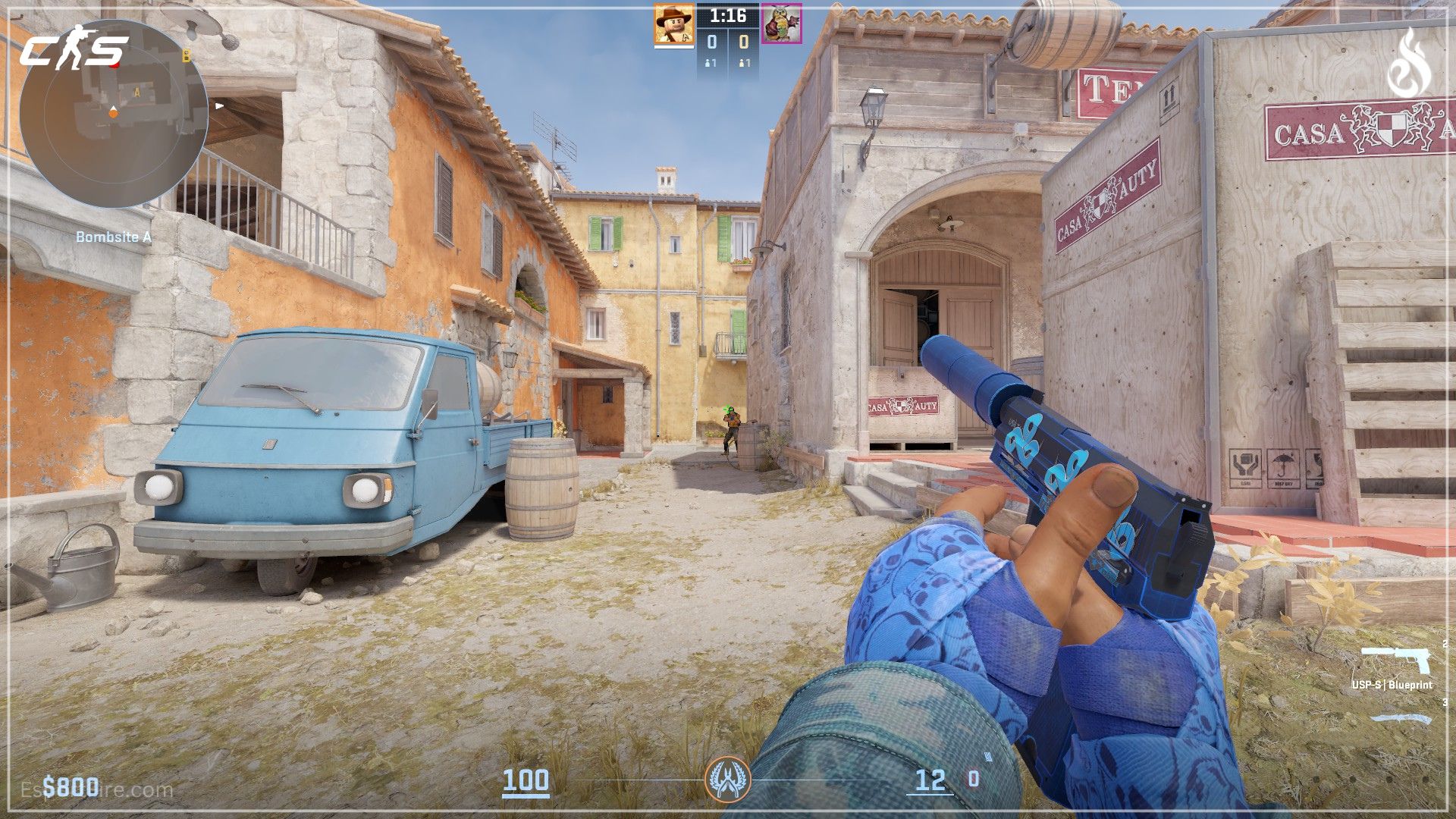Select the knife icon in the loadout
Image resolution: width=1456 pixels, height=819 pixels.
click(x=1399, y=718)
